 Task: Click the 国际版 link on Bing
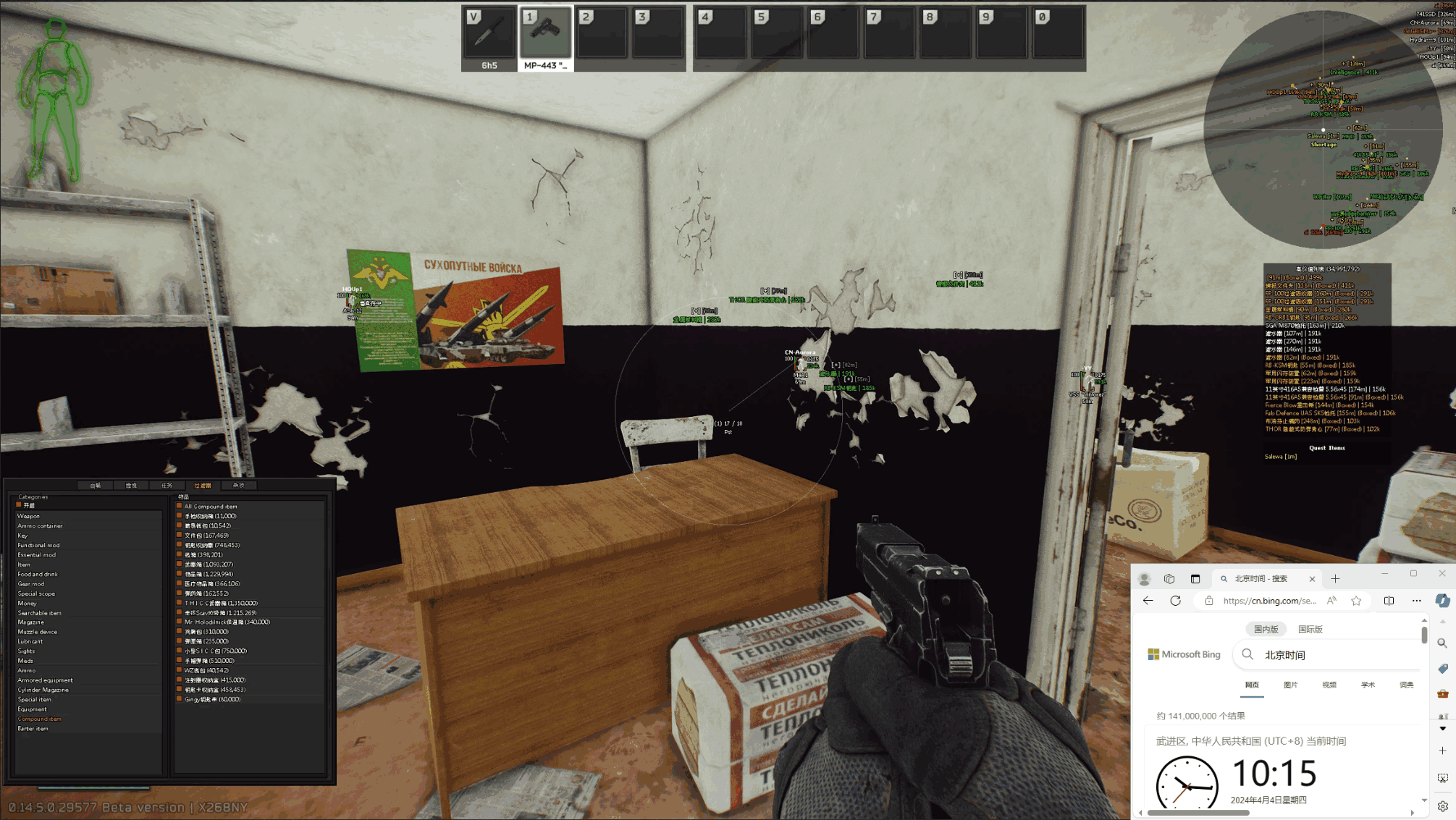tap(1310, 629)
